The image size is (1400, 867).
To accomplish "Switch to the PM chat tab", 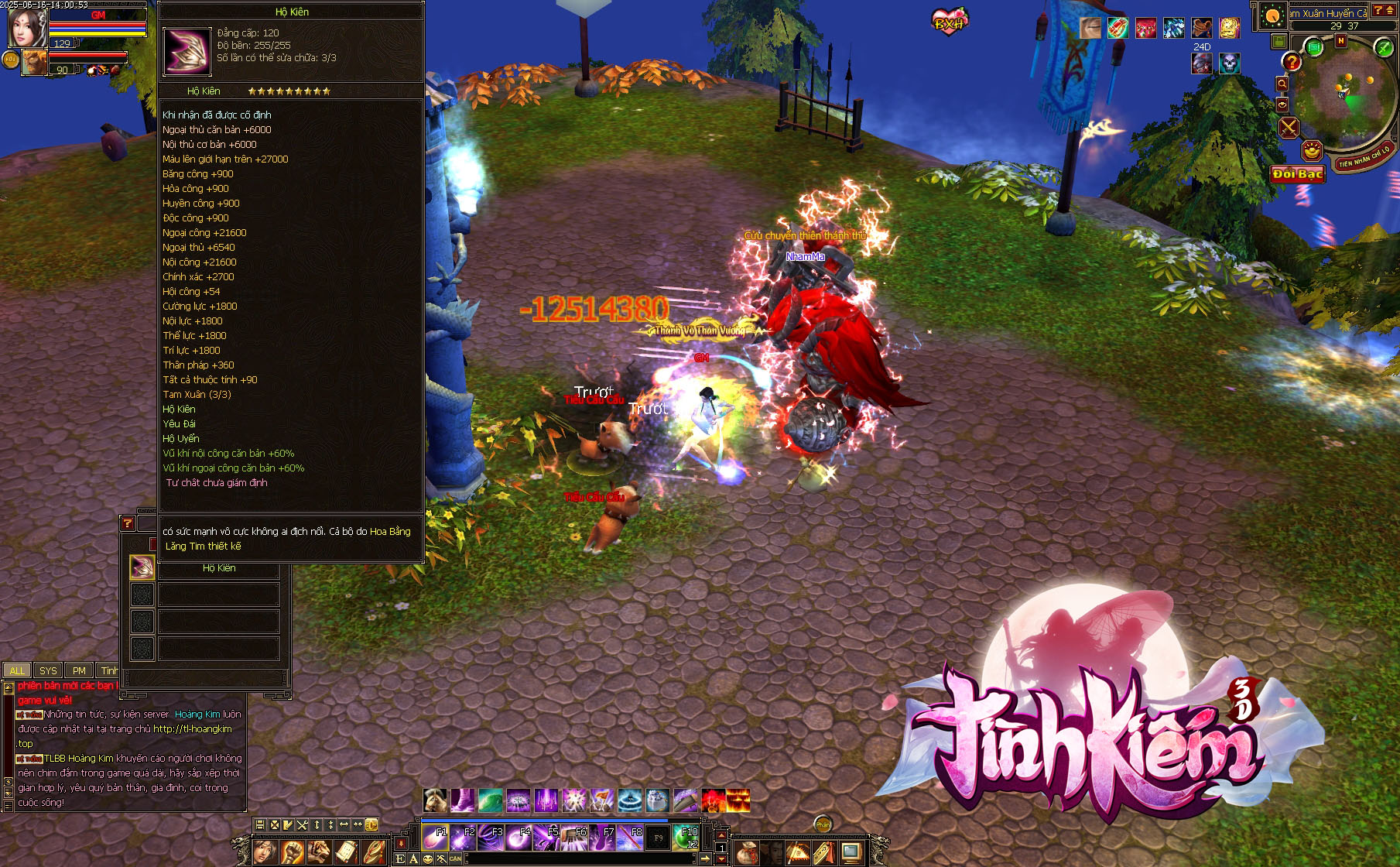I will click(x=79, y=670).
